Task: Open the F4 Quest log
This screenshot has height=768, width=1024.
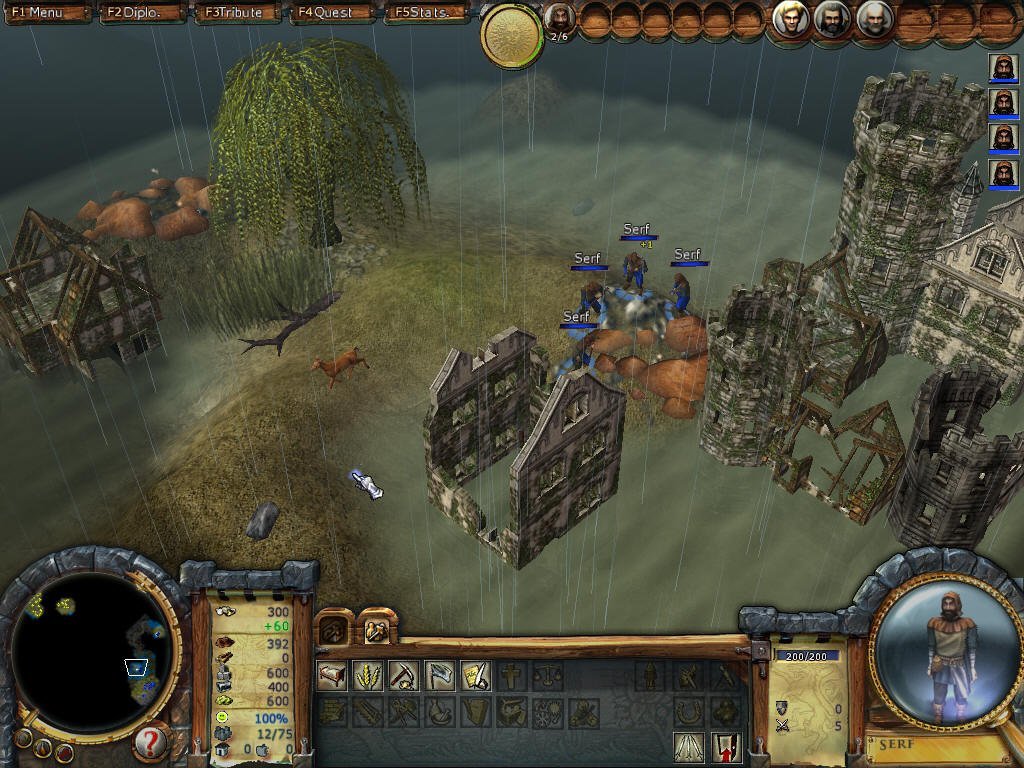Action: point(332,13)
